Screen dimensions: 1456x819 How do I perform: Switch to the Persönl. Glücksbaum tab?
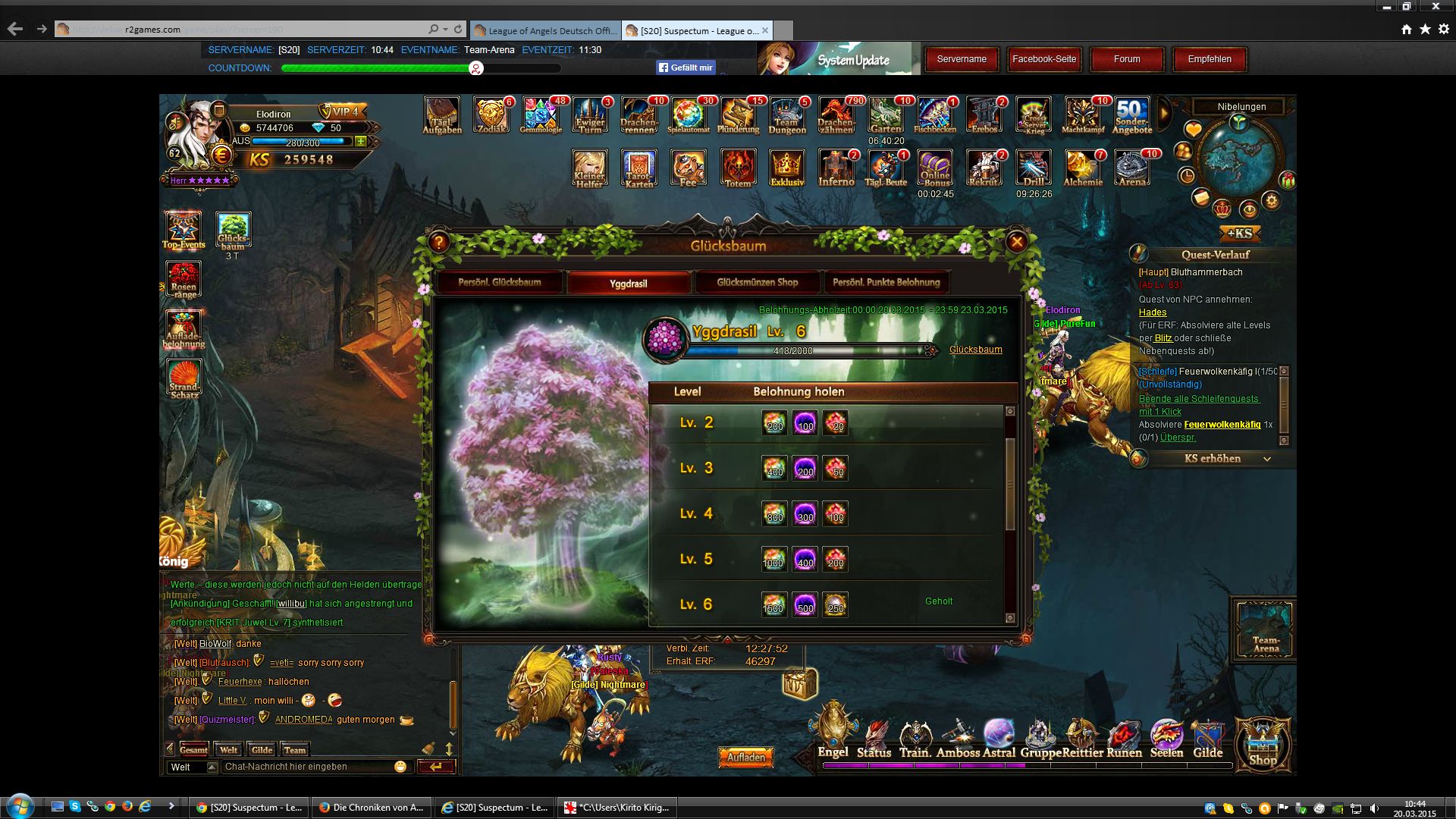[500, 283]
